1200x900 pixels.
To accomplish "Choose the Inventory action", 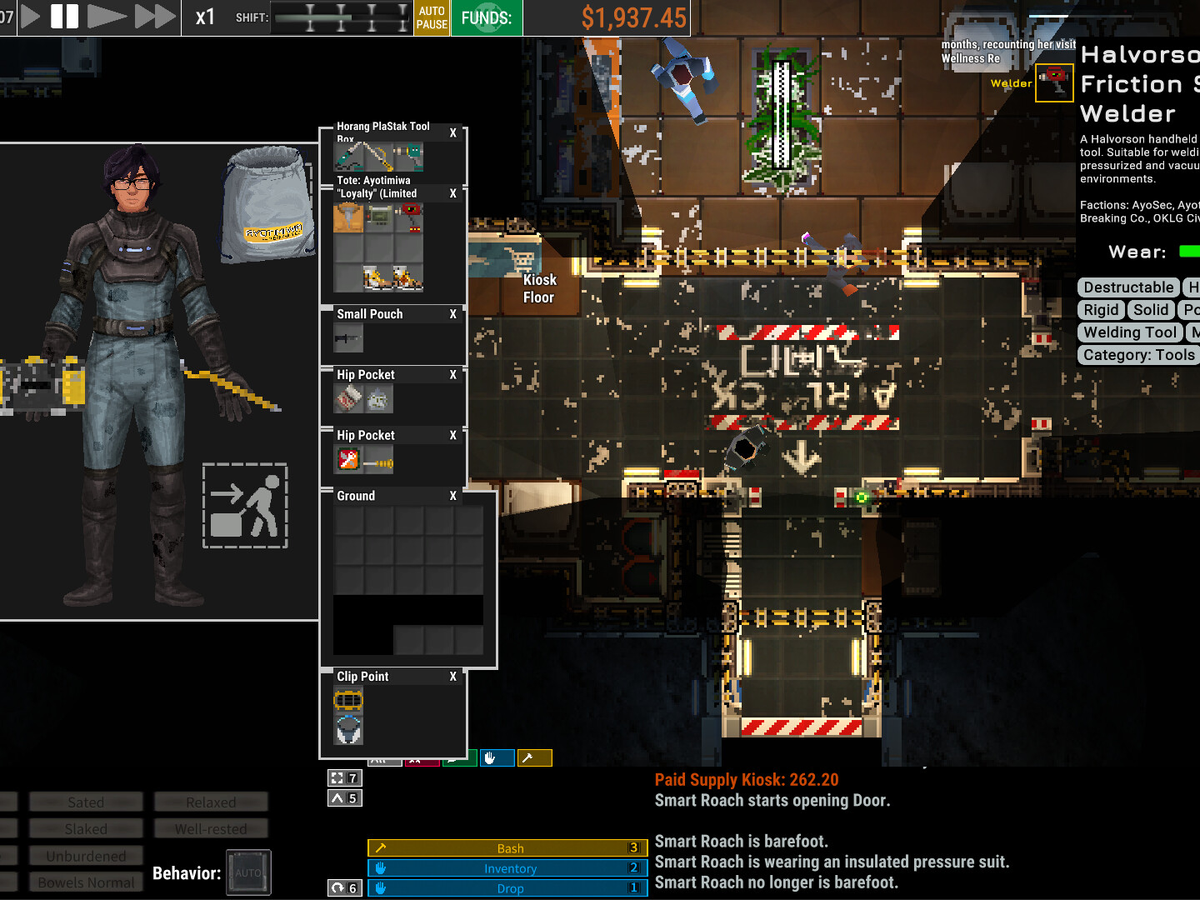I will 510,868.
